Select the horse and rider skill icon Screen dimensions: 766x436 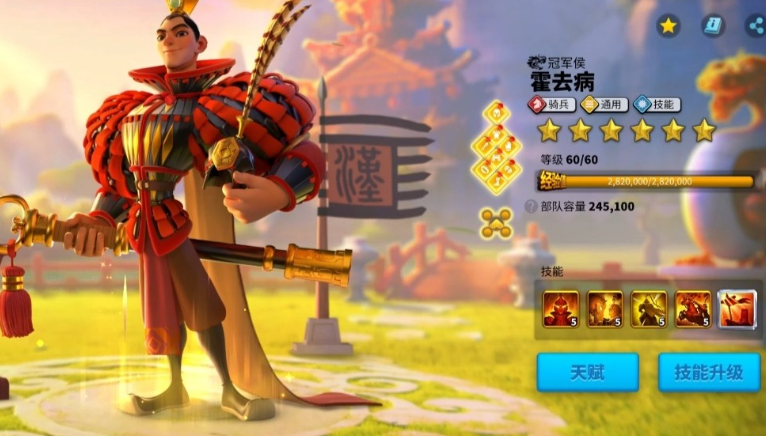coord(605,309)
